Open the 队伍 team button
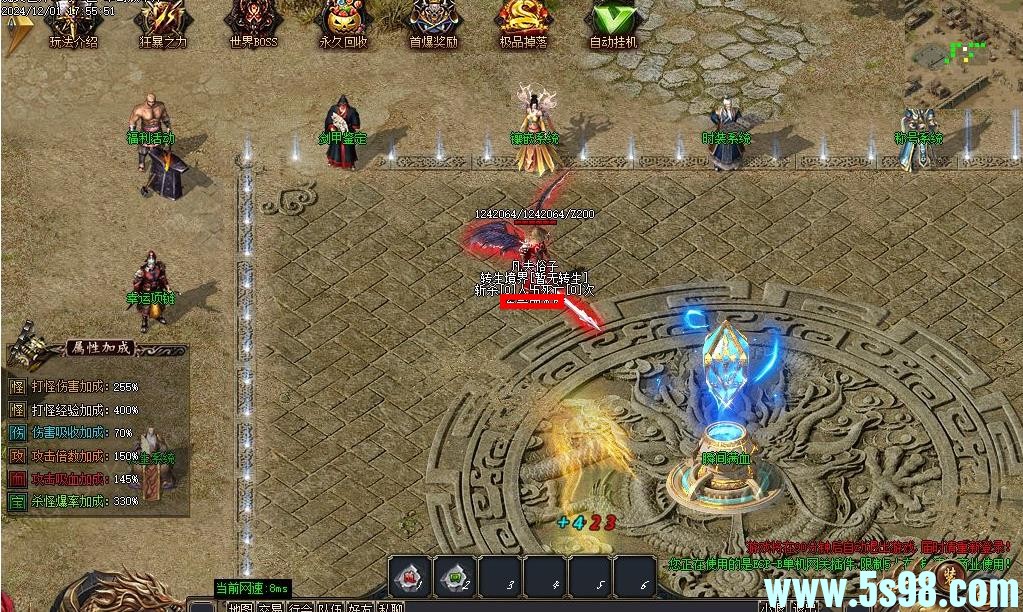This screenshot has width=1023, height=612. click(330, 606)
